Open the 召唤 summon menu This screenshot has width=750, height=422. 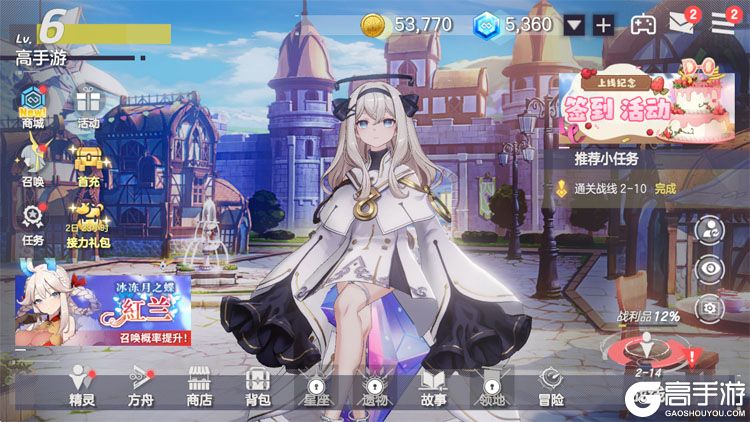coord(33,160)
